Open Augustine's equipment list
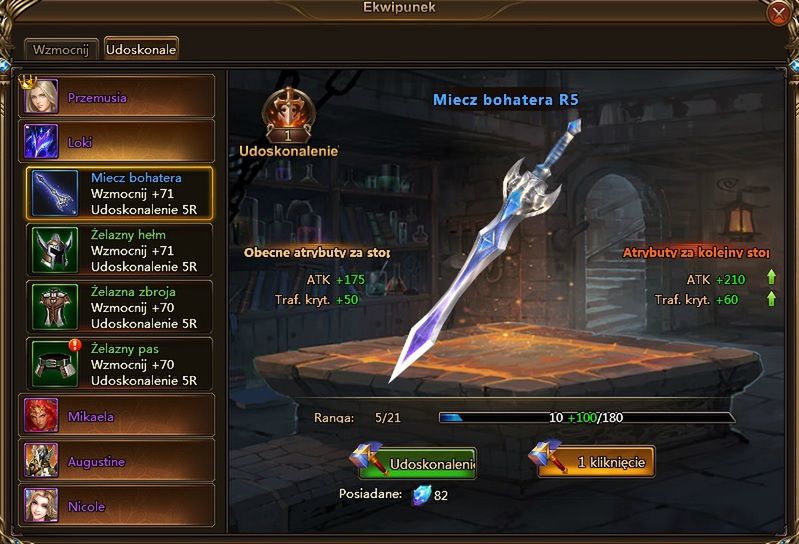The width and height of the screenshot is (799, 544). (x=118, y=461)
